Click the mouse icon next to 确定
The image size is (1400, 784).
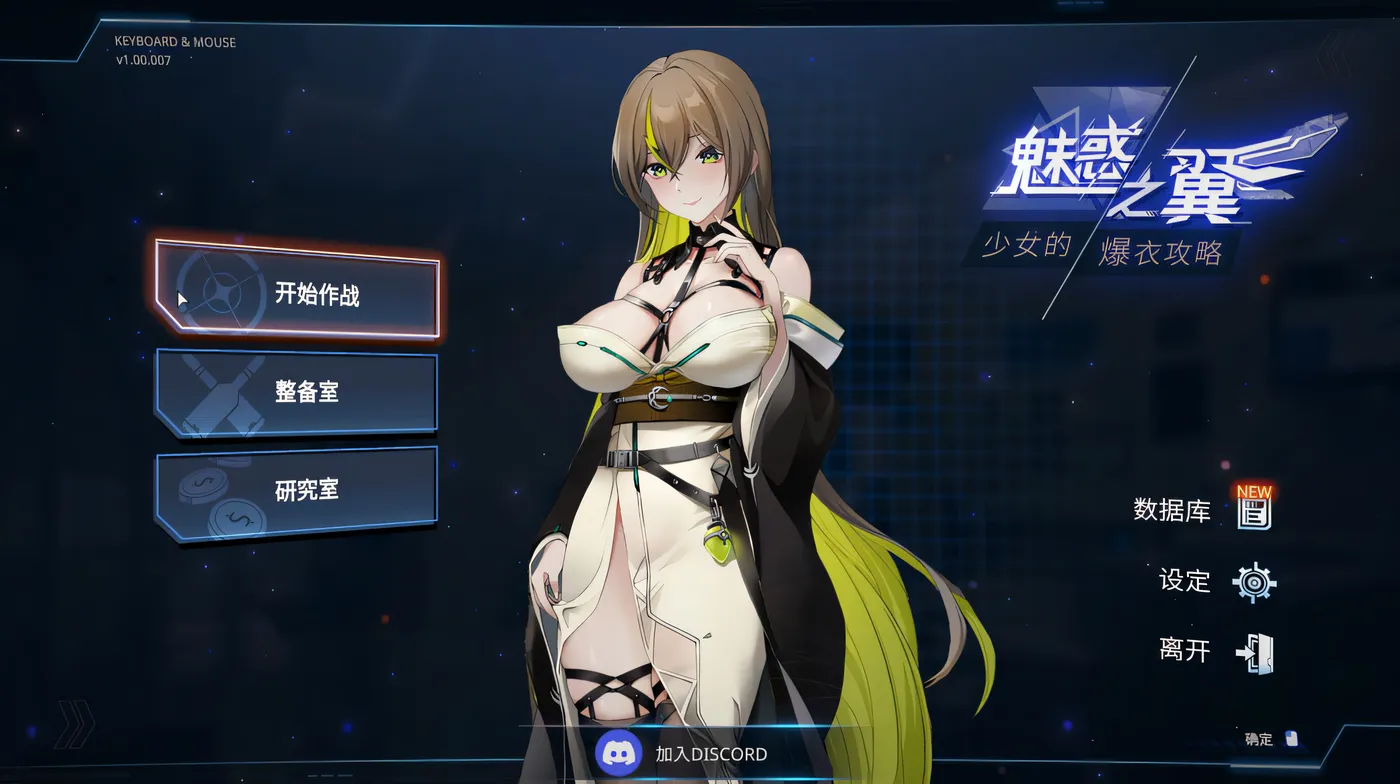click(1290, 740)
